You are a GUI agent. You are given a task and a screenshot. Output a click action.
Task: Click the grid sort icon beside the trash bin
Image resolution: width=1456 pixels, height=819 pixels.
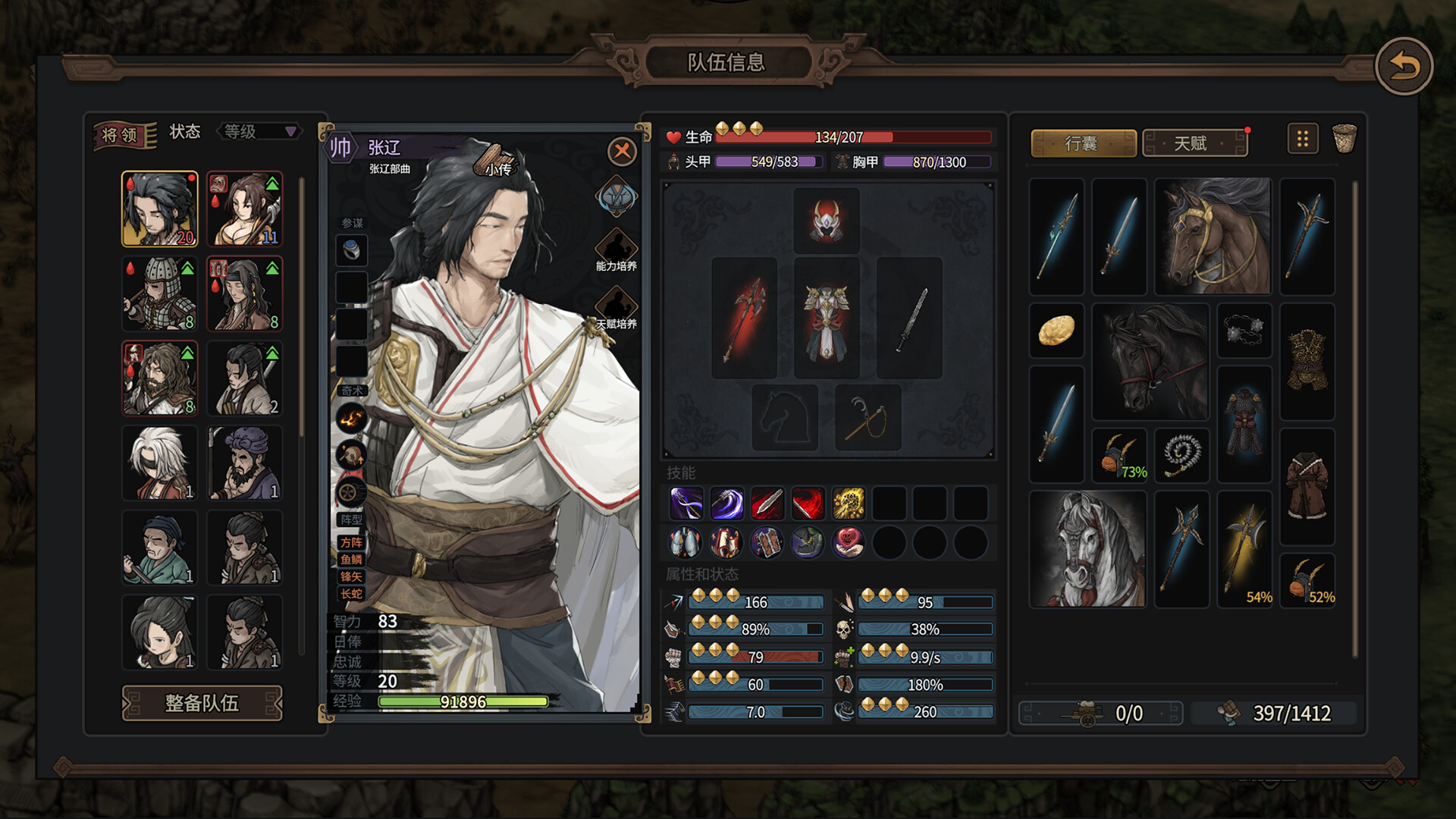(x=1303, y=140)
